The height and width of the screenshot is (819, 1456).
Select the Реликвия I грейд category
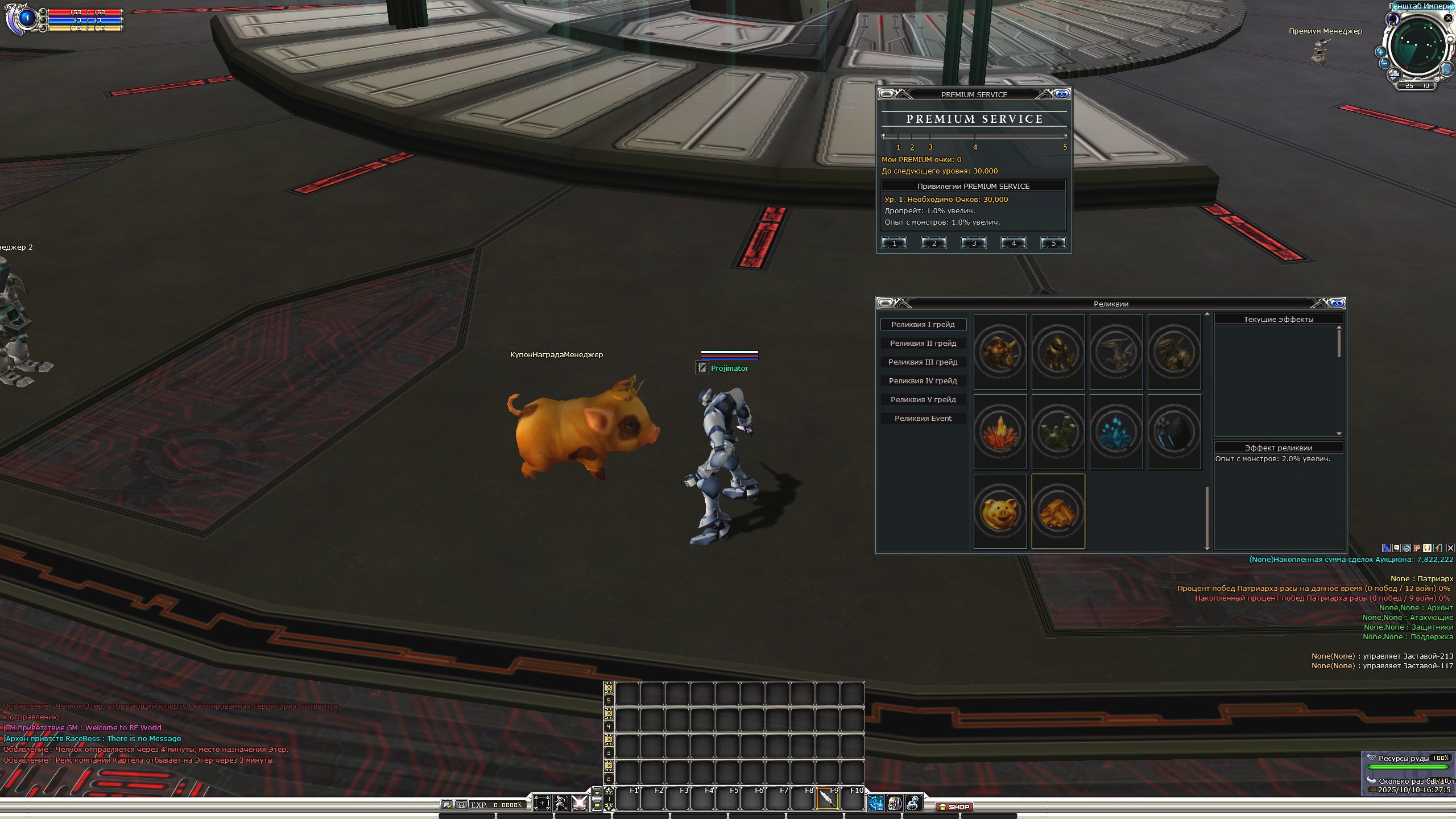(923, 325)
